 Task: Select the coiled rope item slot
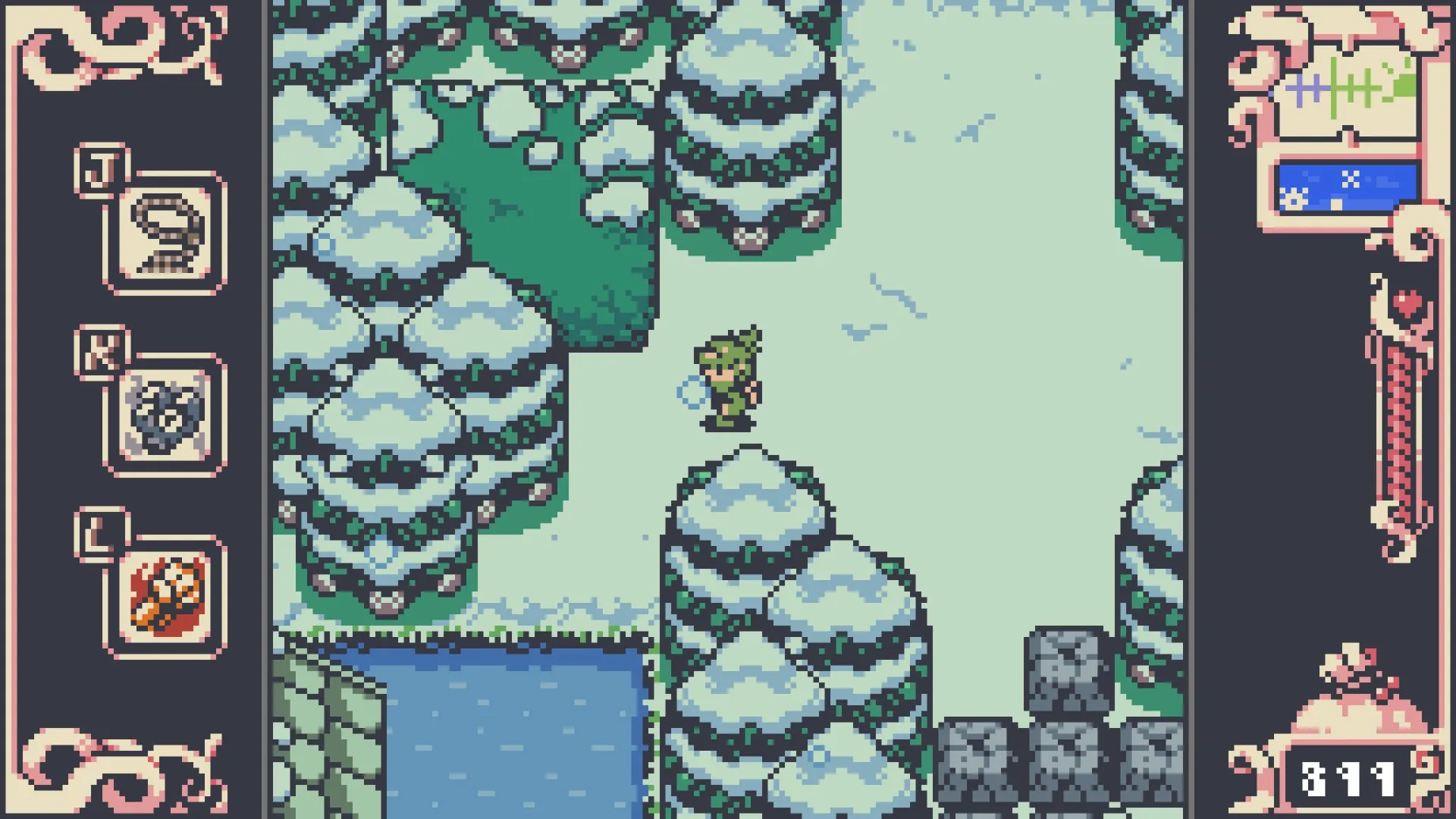(x=165, y=233)
